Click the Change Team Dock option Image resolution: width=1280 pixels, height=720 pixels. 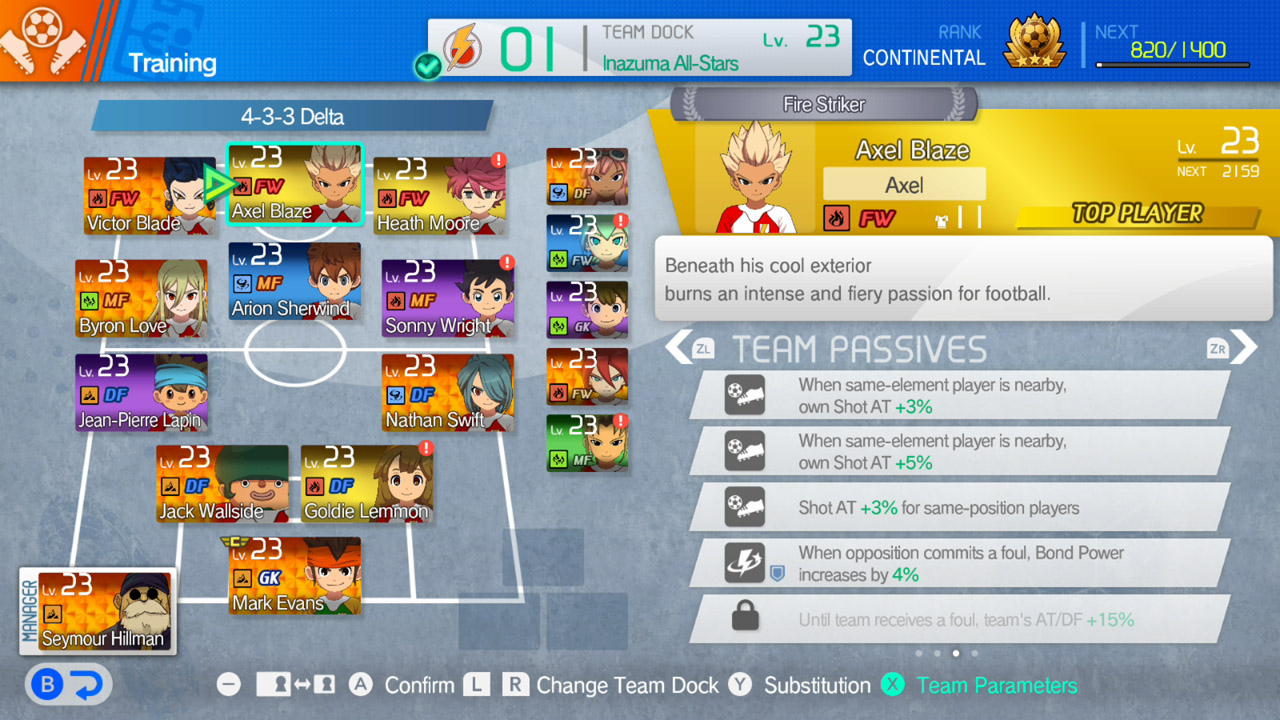point(626,686)
